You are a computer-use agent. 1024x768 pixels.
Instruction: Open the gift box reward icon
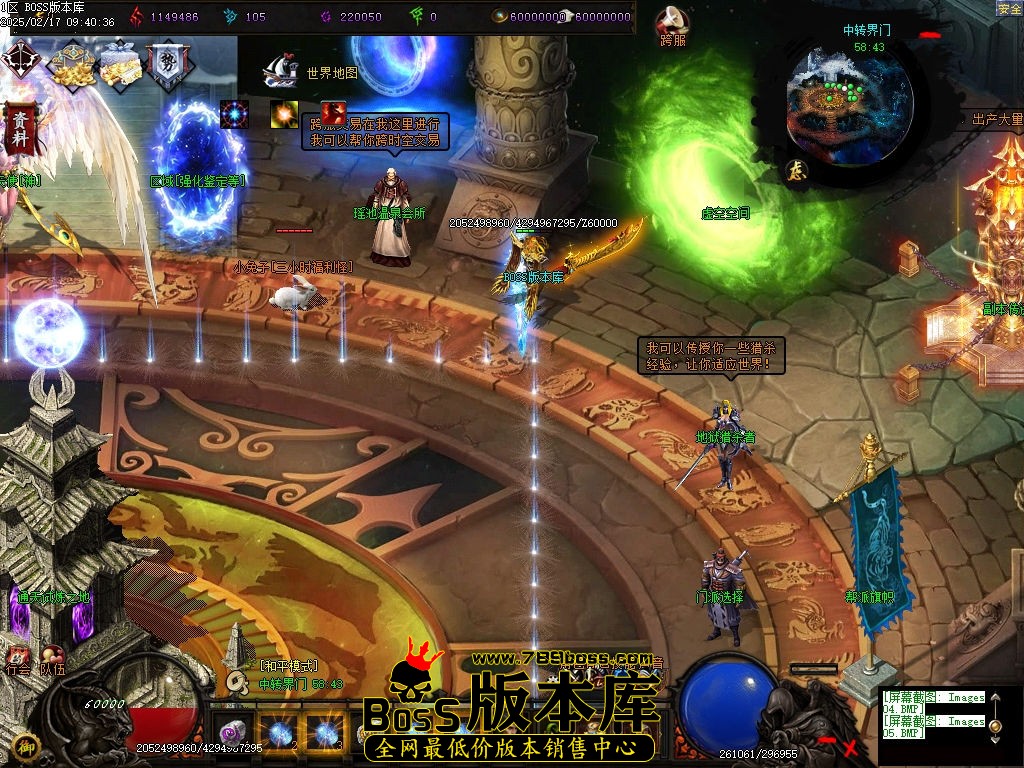pyautogui.click(x=120, y=63)
